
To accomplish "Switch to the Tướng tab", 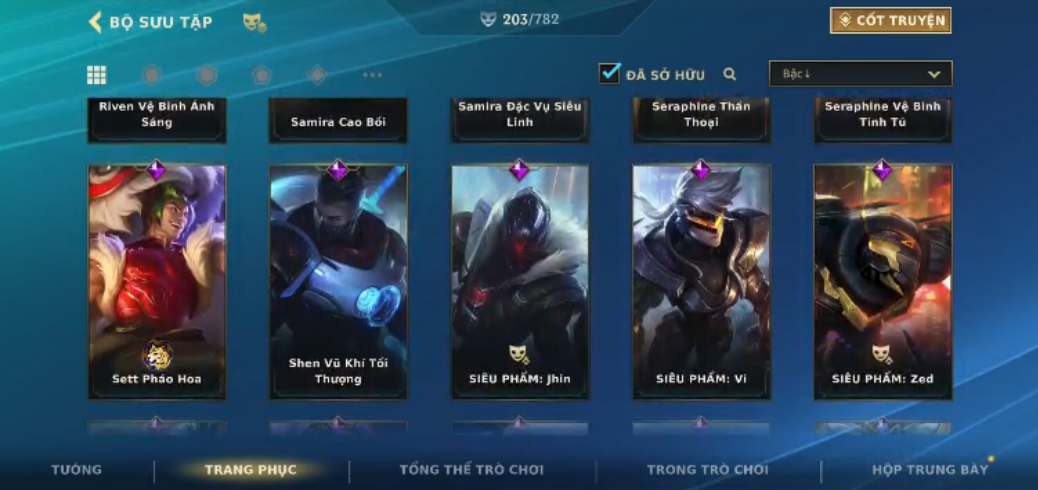I will (x=77, y=470).
